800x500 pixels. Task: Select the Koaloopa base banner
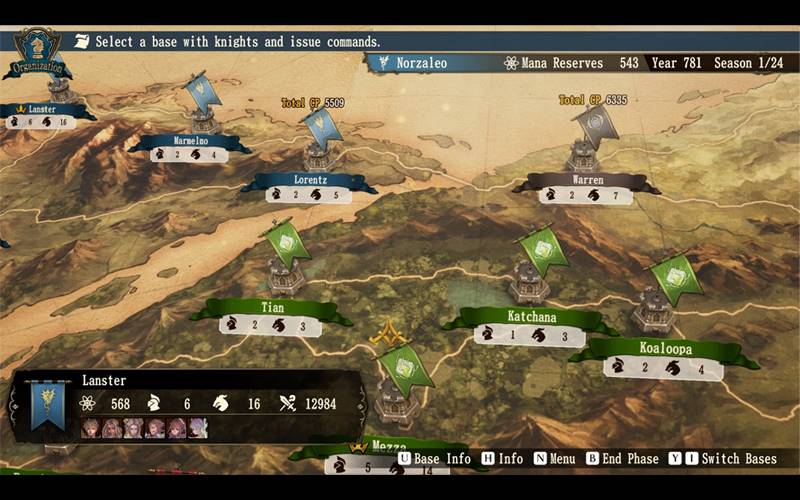665,349
